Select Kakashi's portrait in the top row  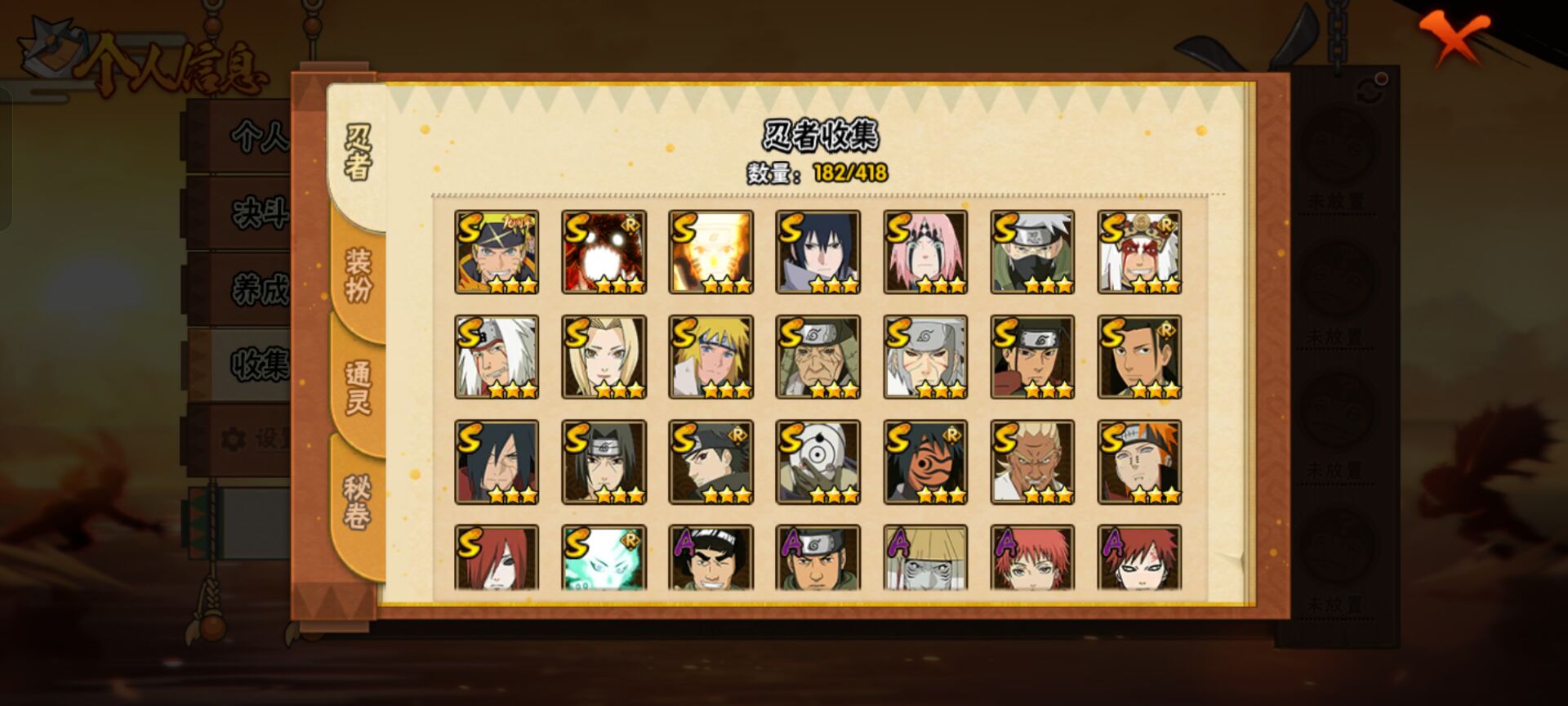[1031, 252]
